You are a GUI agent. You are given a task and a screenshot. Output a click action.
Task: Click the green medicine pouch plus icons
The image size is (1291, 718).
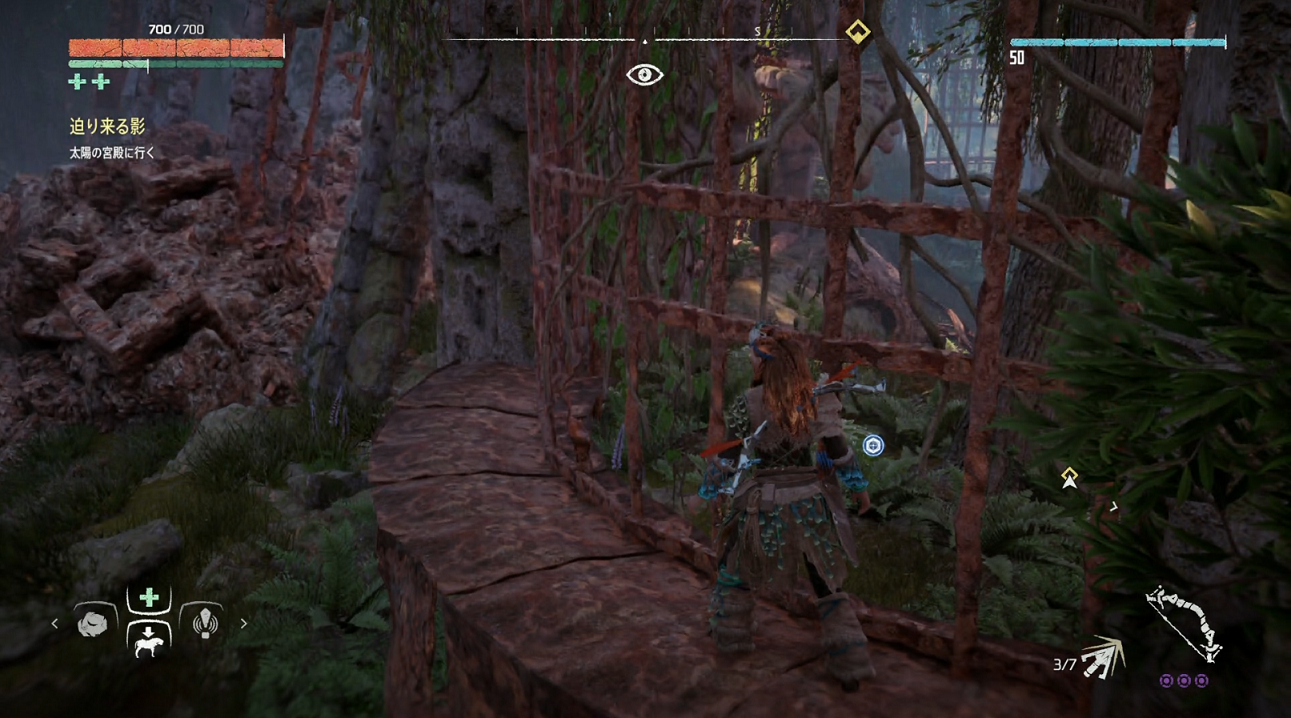tap(88, 82)
